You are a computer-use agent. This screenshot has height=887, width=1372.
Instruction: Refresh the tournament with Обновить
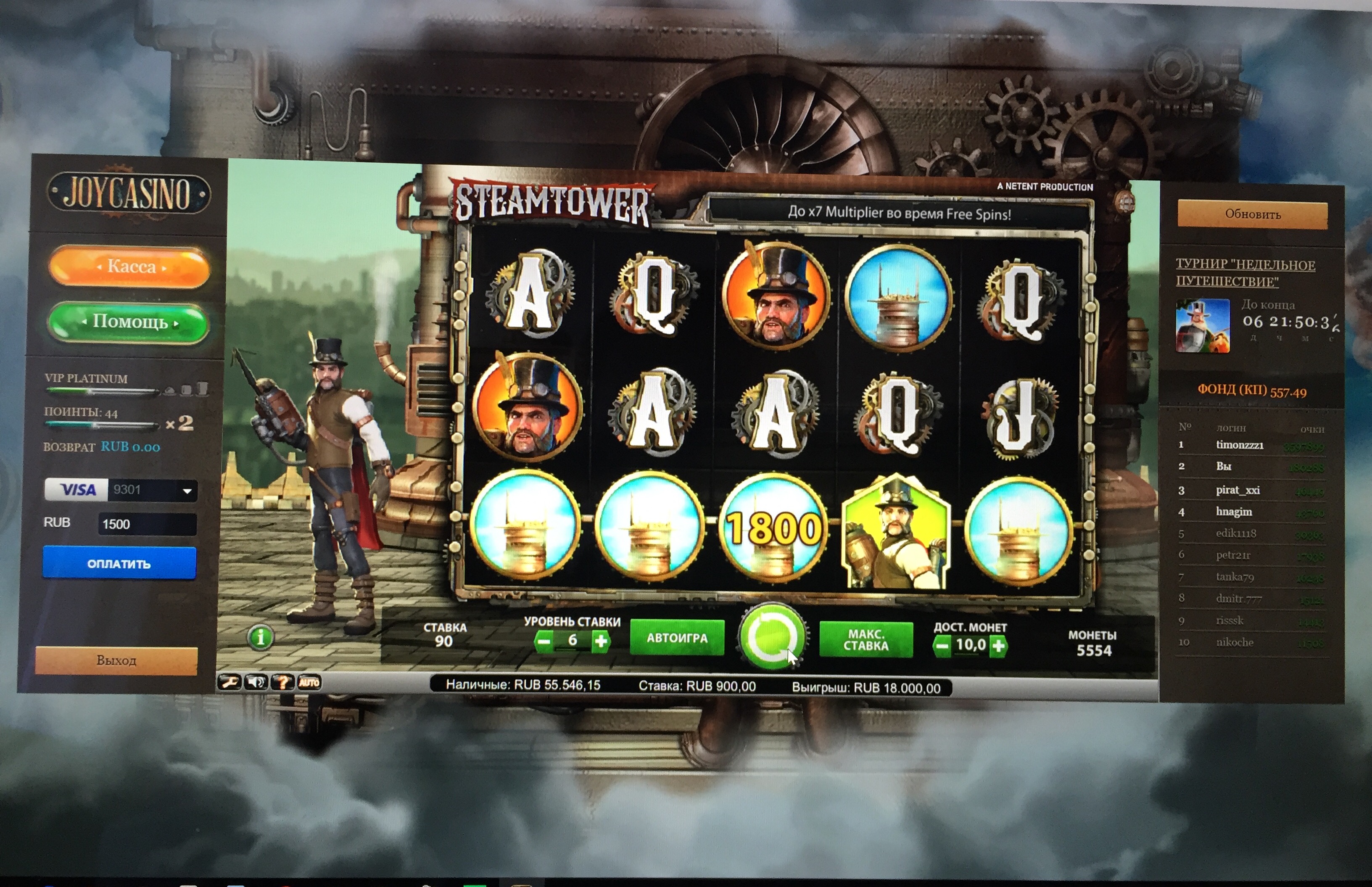coord(1252,214)
